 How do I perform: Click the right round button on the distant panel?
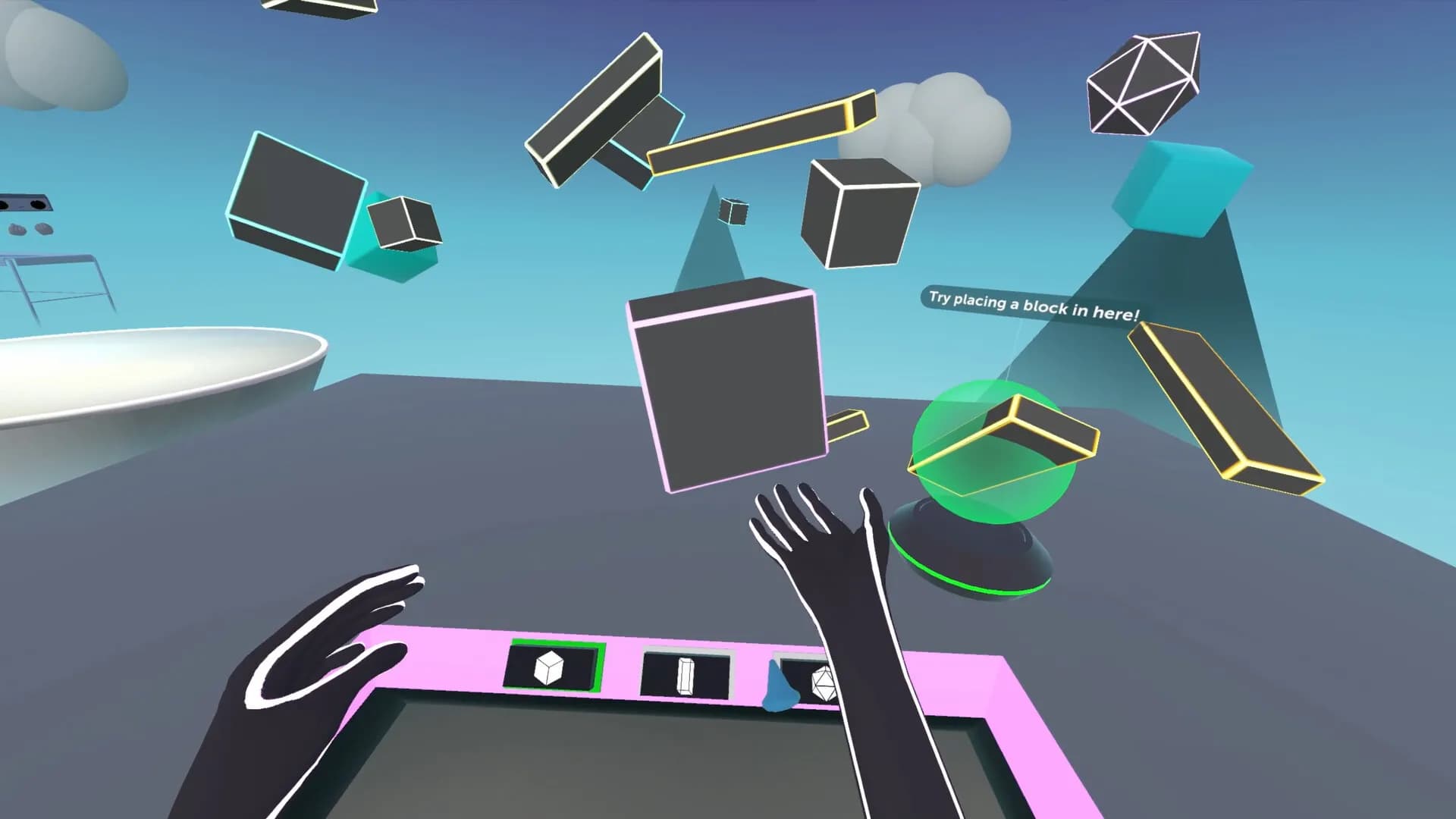38,204
